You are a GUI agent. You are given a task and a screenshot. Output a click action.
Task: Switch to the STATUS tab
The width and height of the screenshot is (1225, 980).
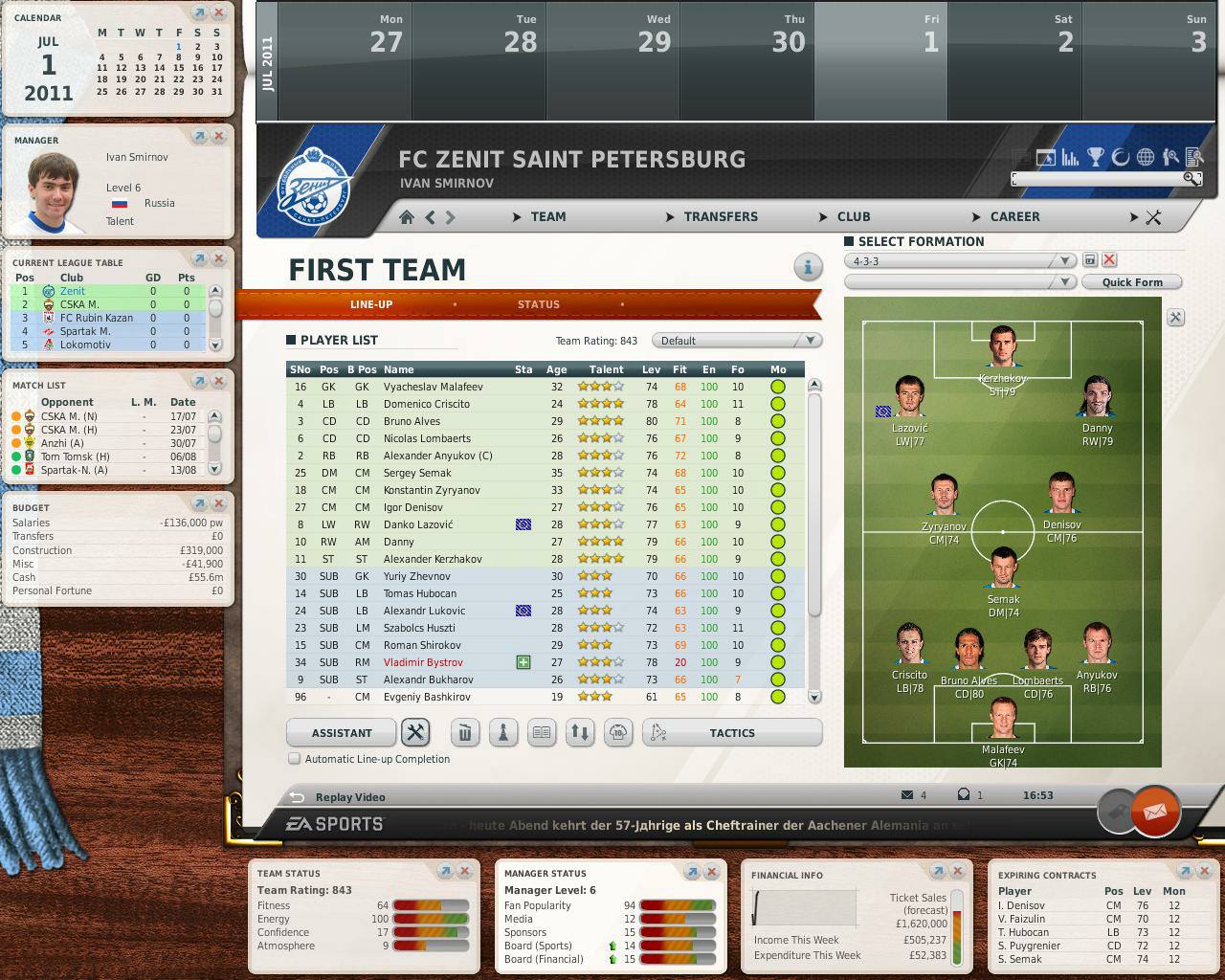click(x=538, y=304)
